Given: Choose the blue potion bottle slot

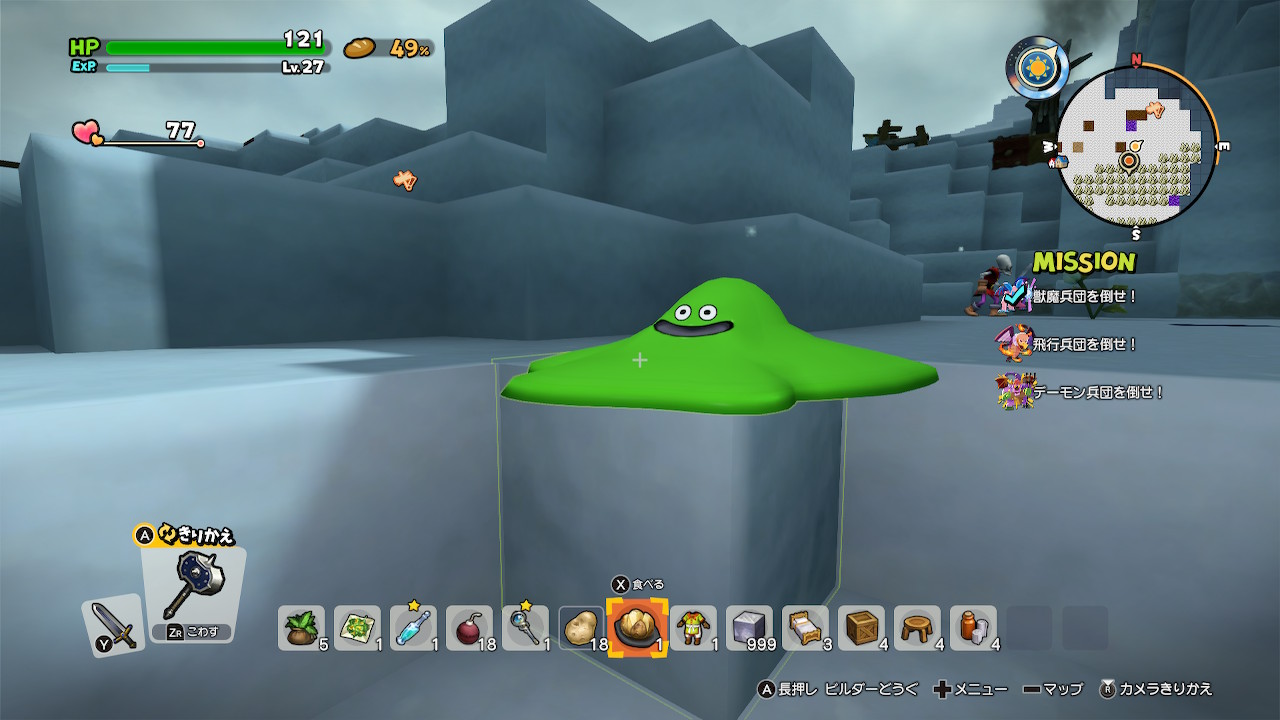Looking at the screenshot, I should [413, 628].
